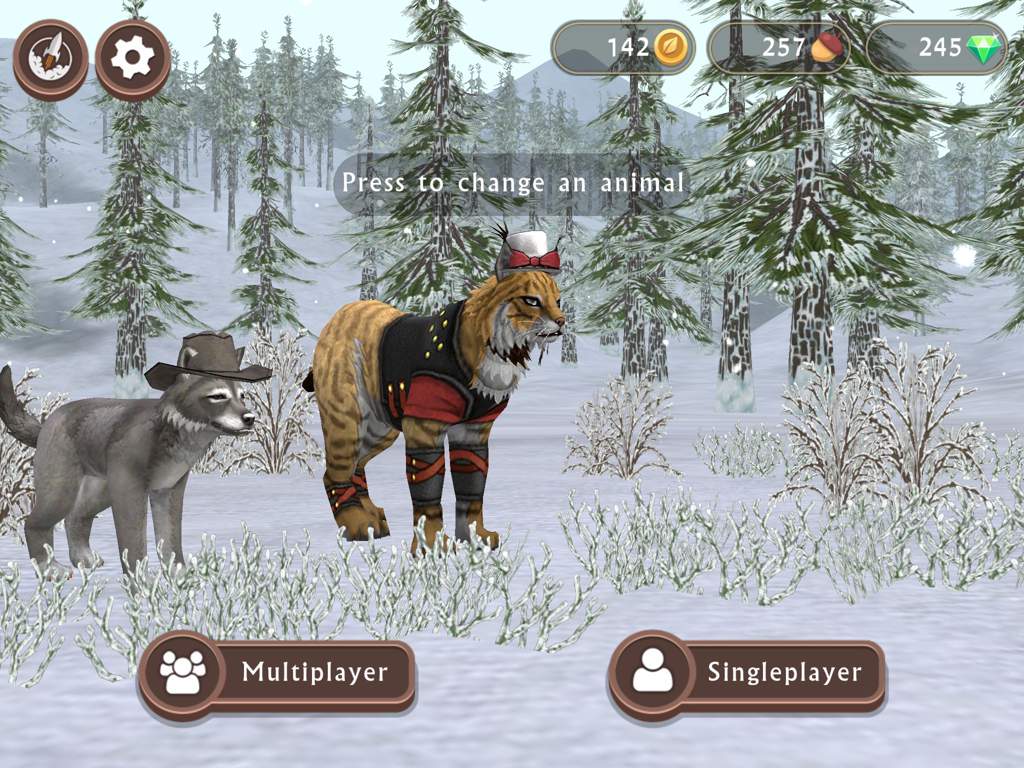1024x768 pixels.
Task: Tap the rocket icon button
Action: (x=50, y=59)
